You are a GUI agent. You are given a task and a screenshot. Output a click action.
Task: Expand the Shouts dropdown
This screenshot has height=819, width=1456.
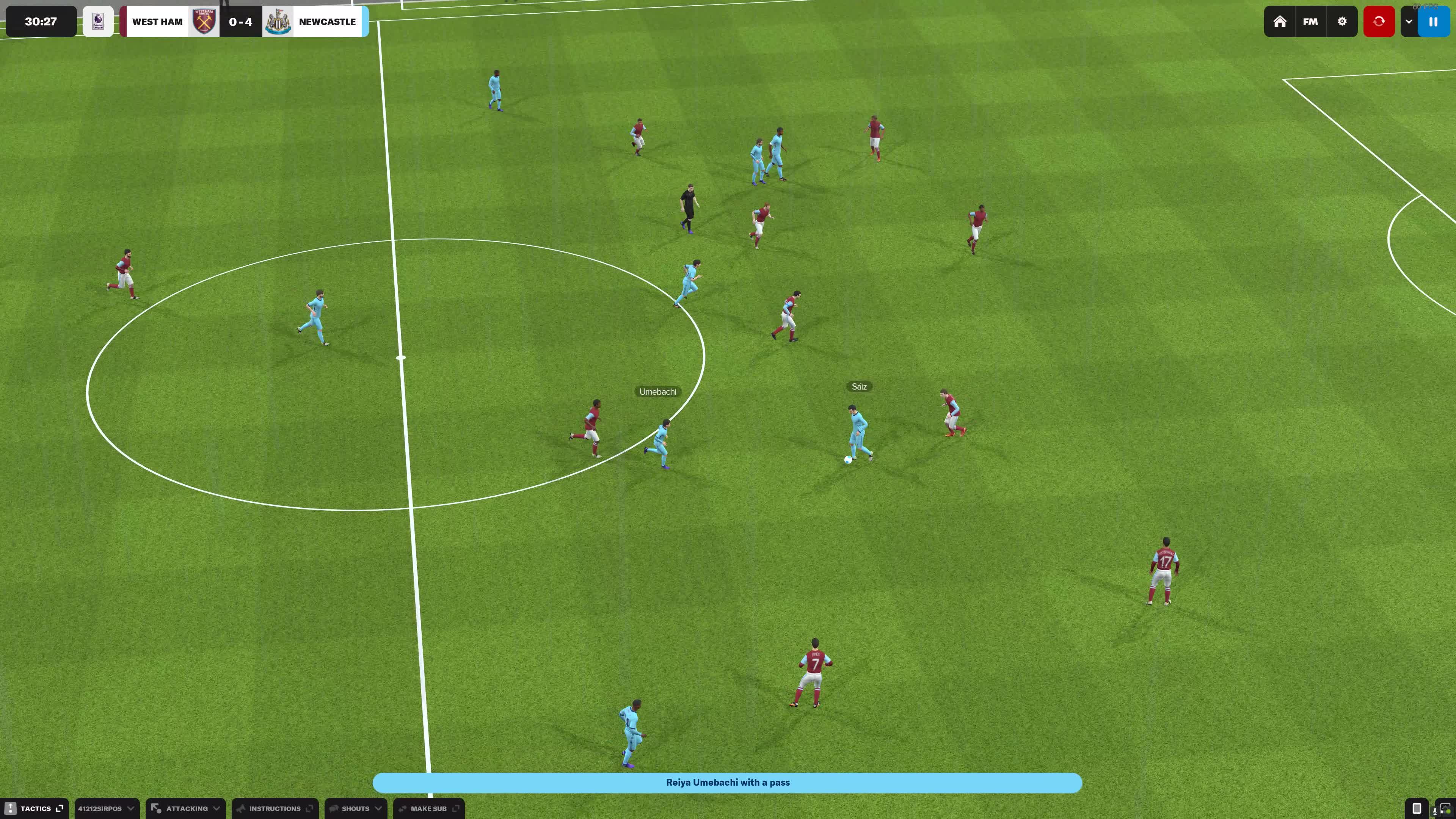click(356, 808)
